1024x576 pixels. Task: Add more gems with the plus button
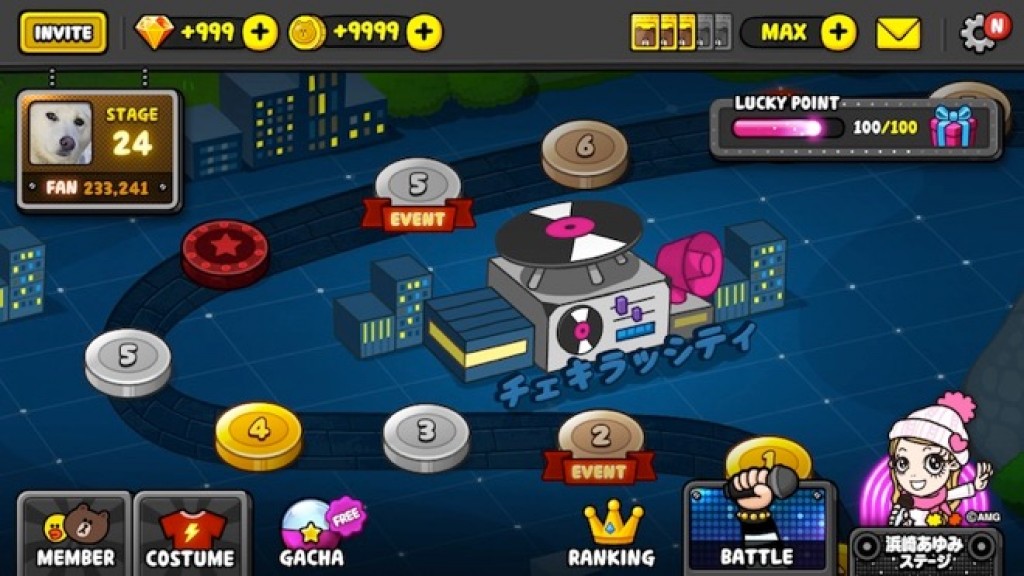(x=260, y=32)
